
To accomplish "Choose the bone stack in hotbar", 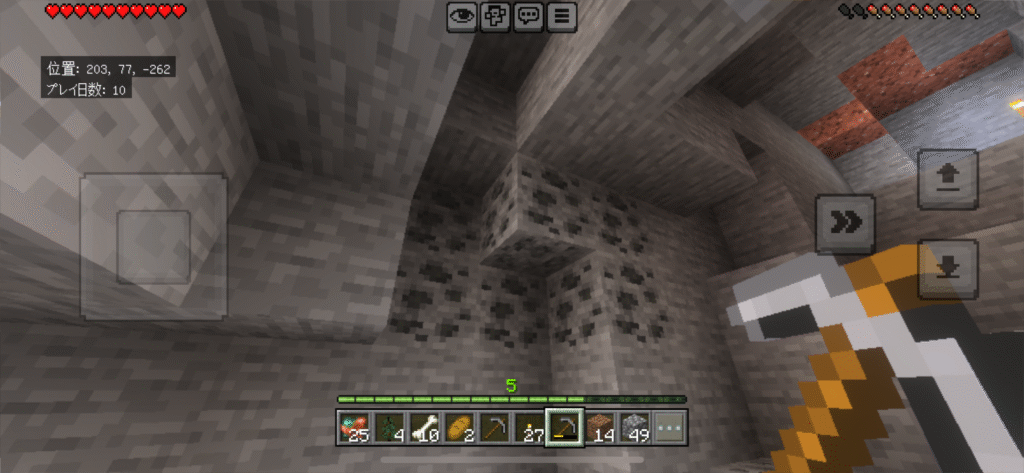I will (426, 428).
